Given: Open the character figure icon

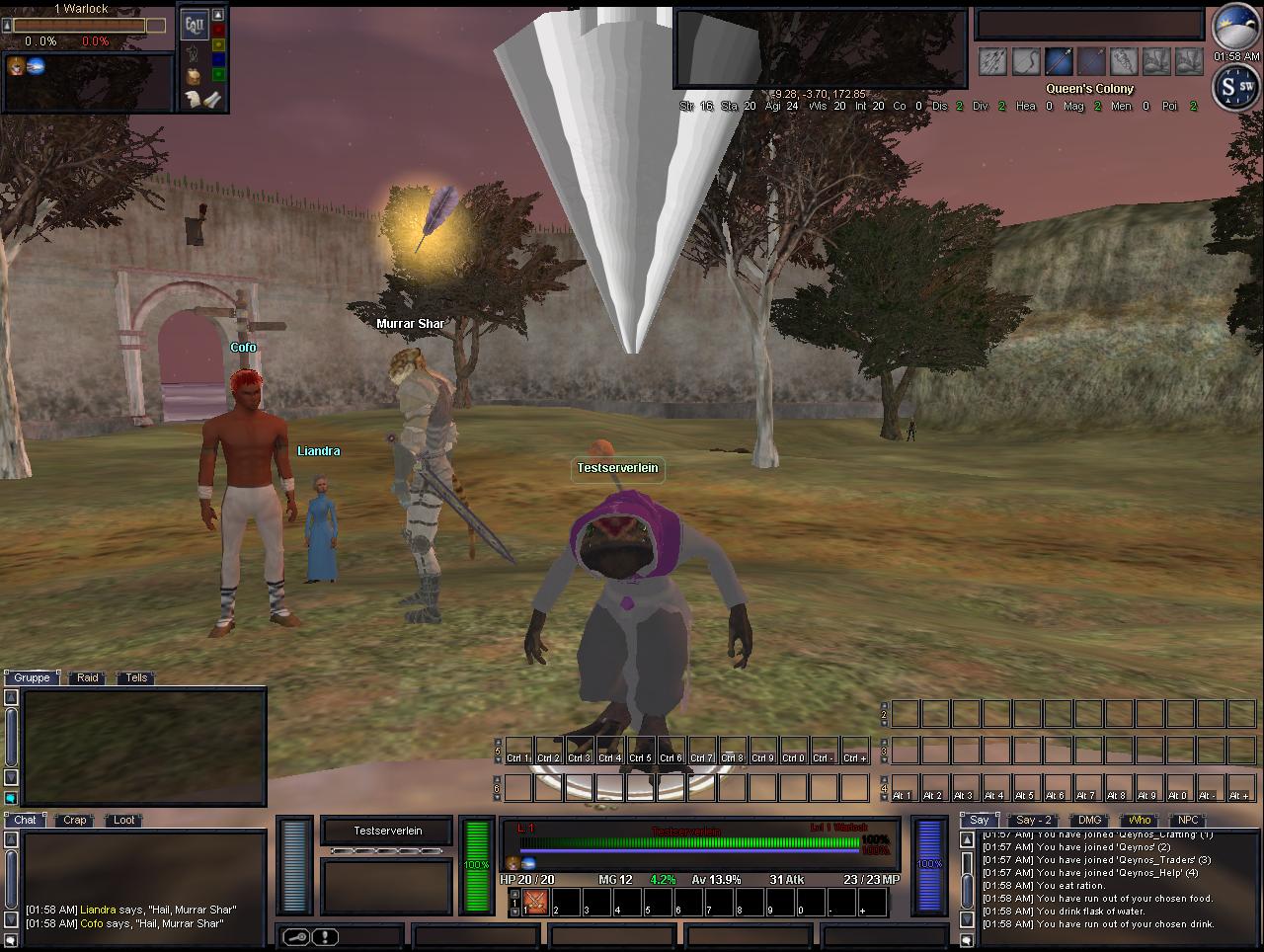Looking at the screenshot, I should coord(194,52).
